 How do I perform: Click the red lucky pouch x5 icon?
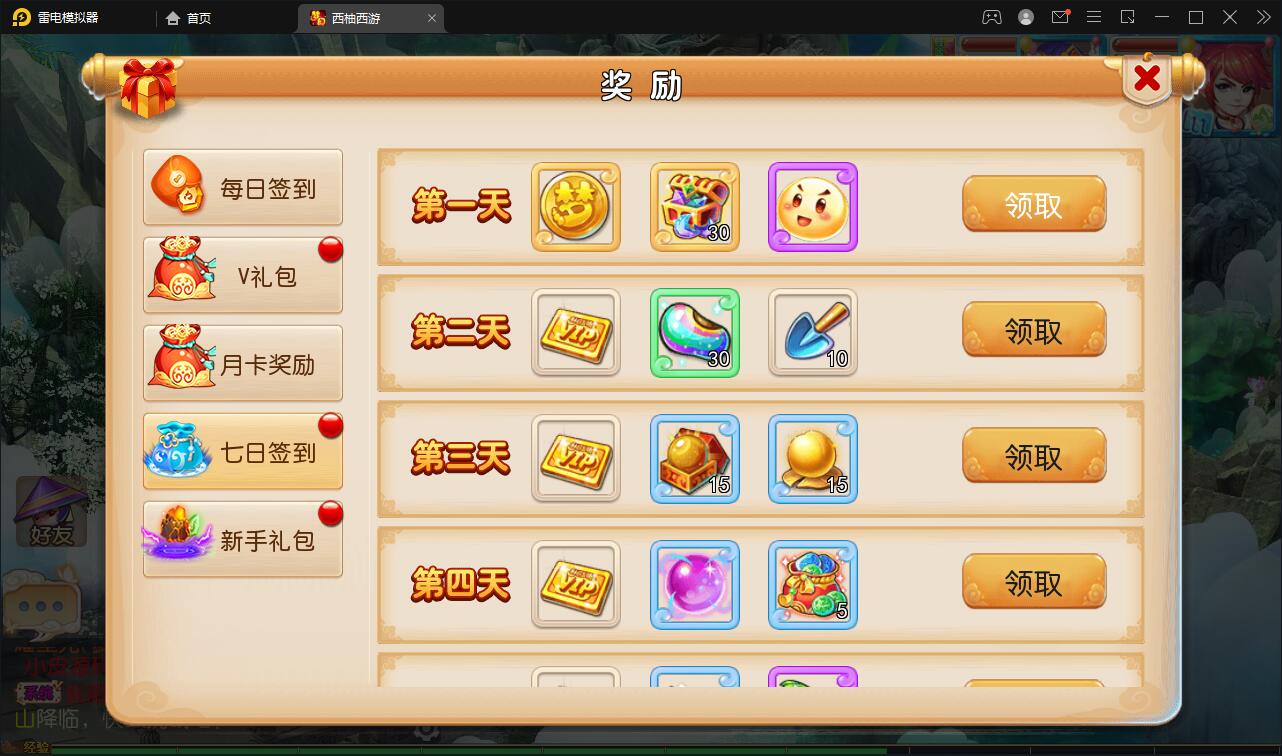pyautogui.click(x=812, y=584)
